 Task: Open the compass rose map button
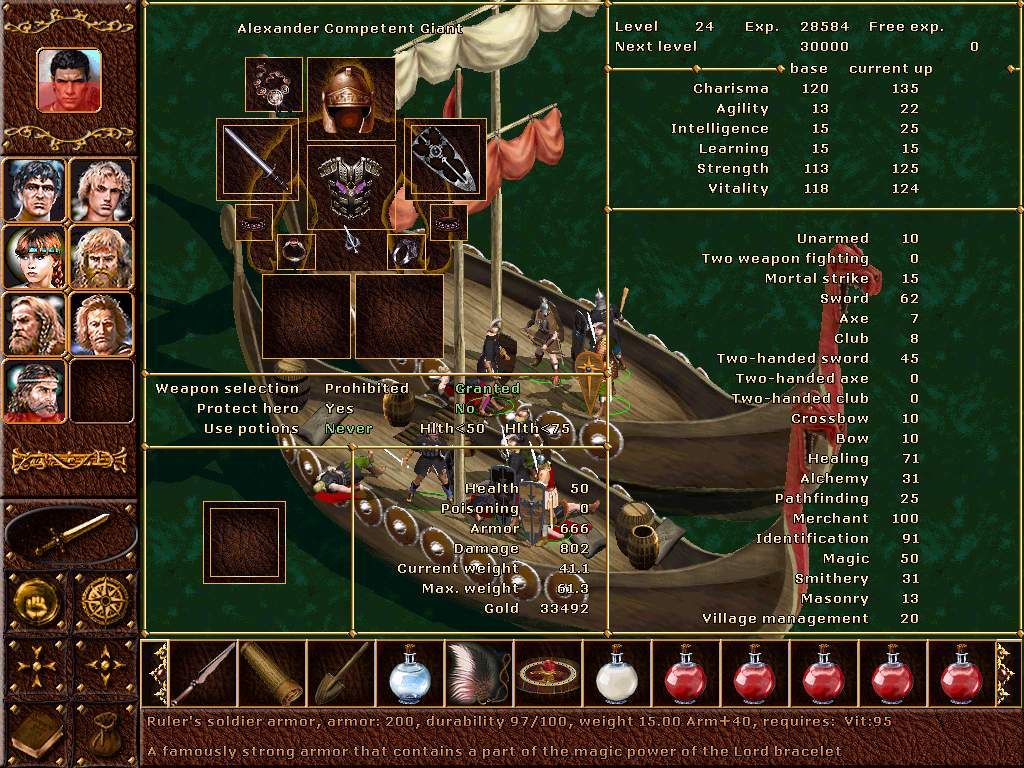(104, 602)
